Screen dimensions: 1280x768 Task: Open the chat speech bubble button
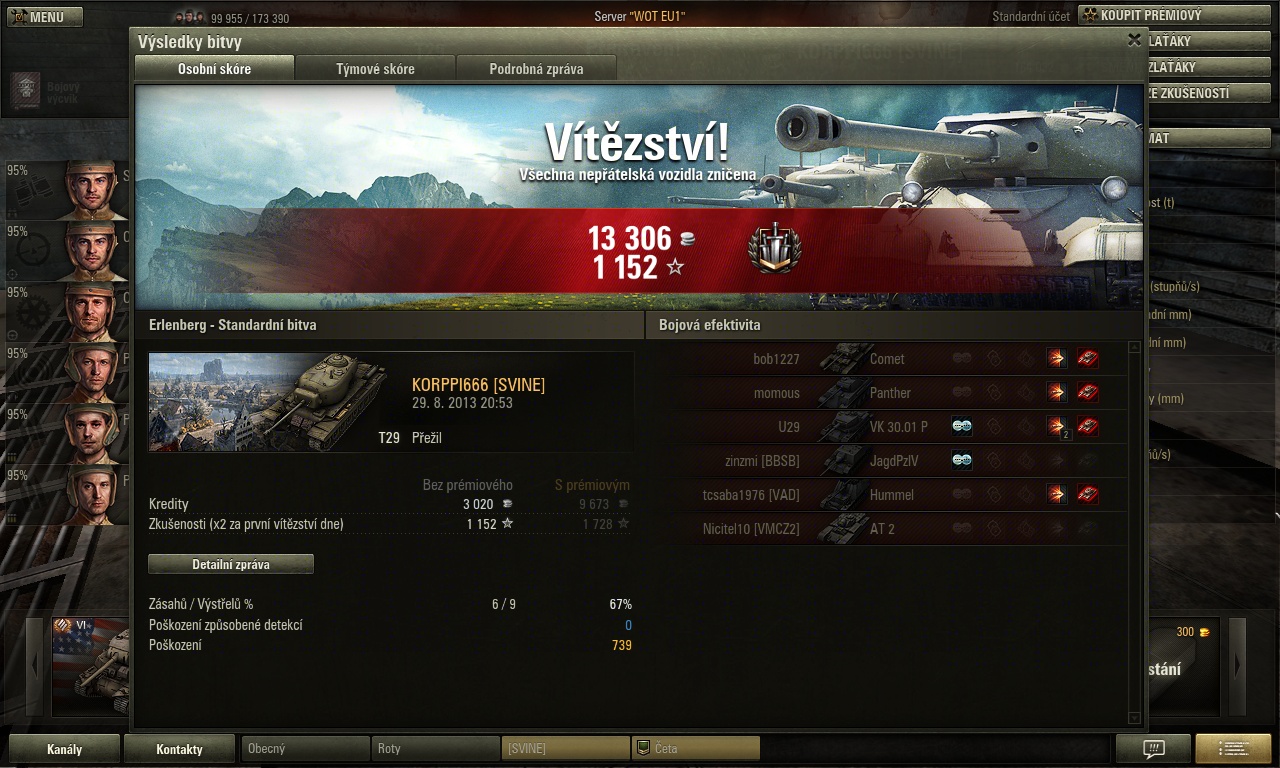coord(1153,749)
